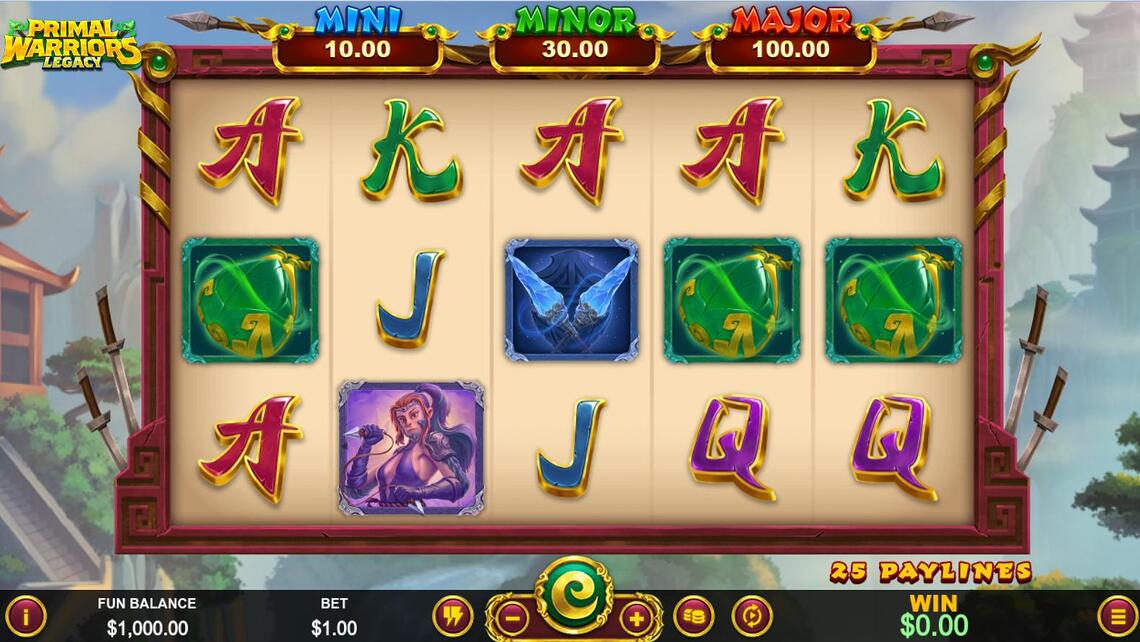Viewport: 1140px width, 642px height.
Task: Open the game info with the i button
Action: (x=25, y=616)
